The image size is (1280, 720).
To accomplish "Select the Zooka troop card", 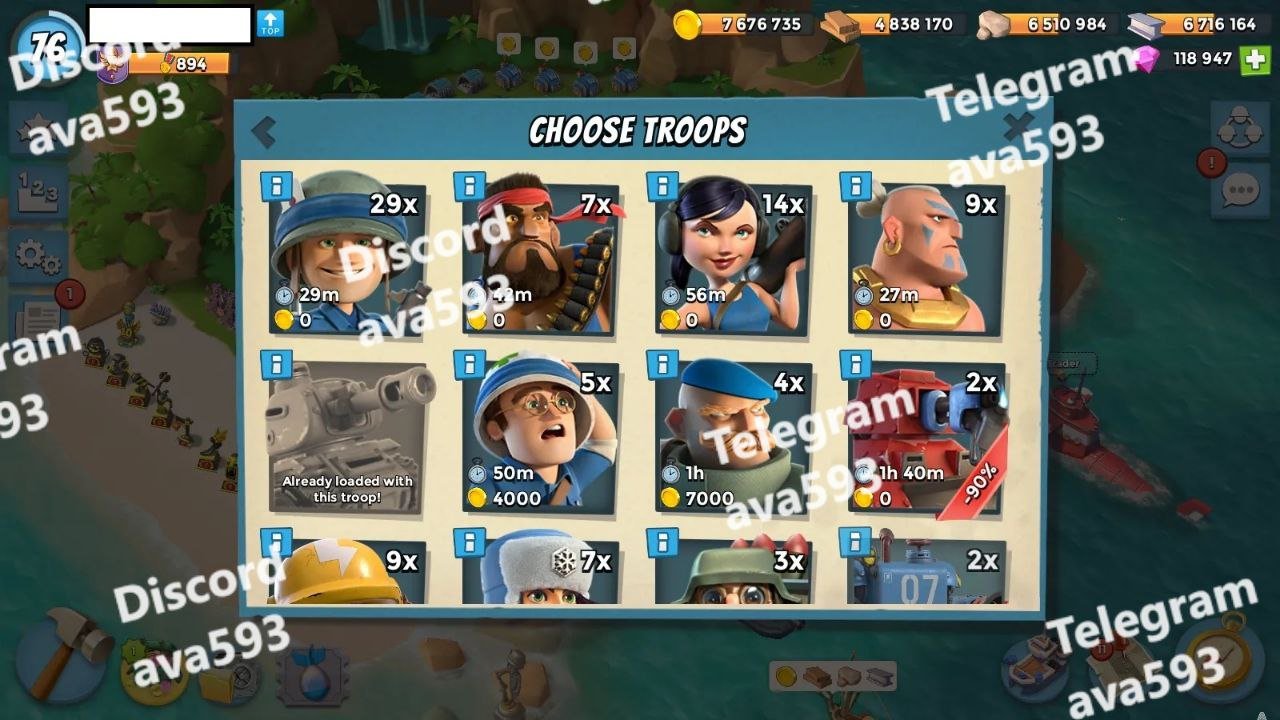I will coord(733,259).
